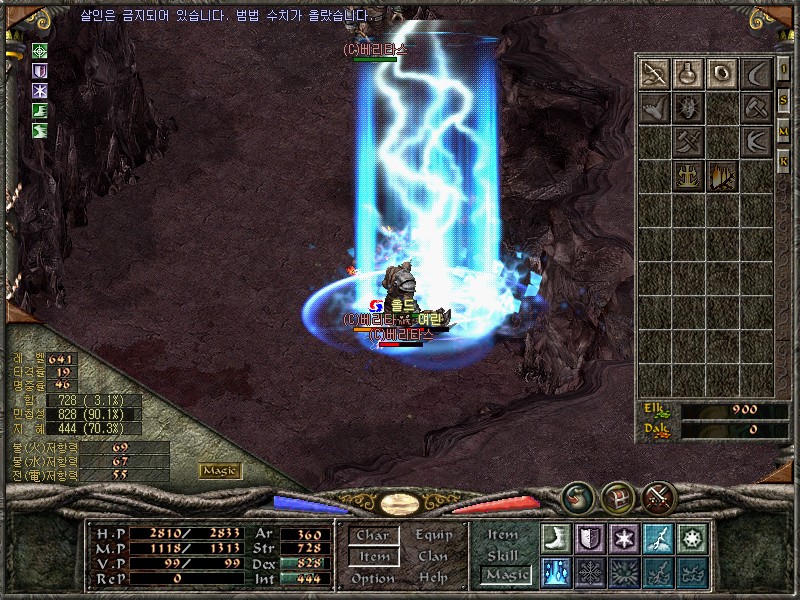
Task: Select the flaming claw item in inventory
Action: coord(722,176)
